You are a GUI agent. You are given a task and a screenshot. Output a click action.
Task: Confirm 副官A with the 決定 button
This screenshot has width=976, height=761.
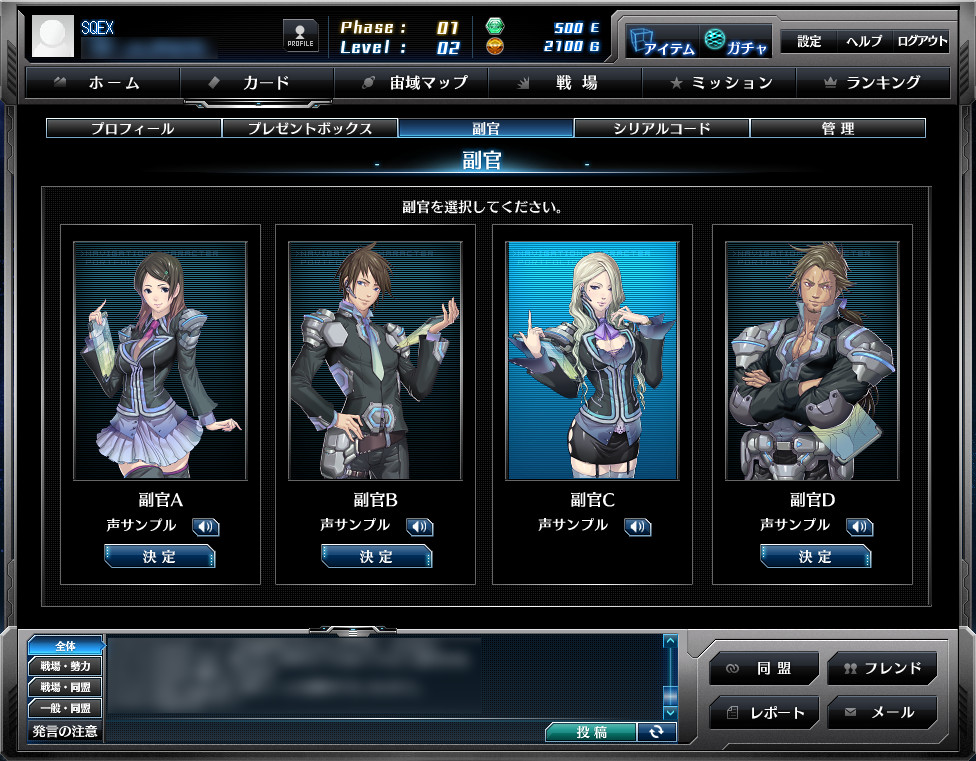coord(160,557)
